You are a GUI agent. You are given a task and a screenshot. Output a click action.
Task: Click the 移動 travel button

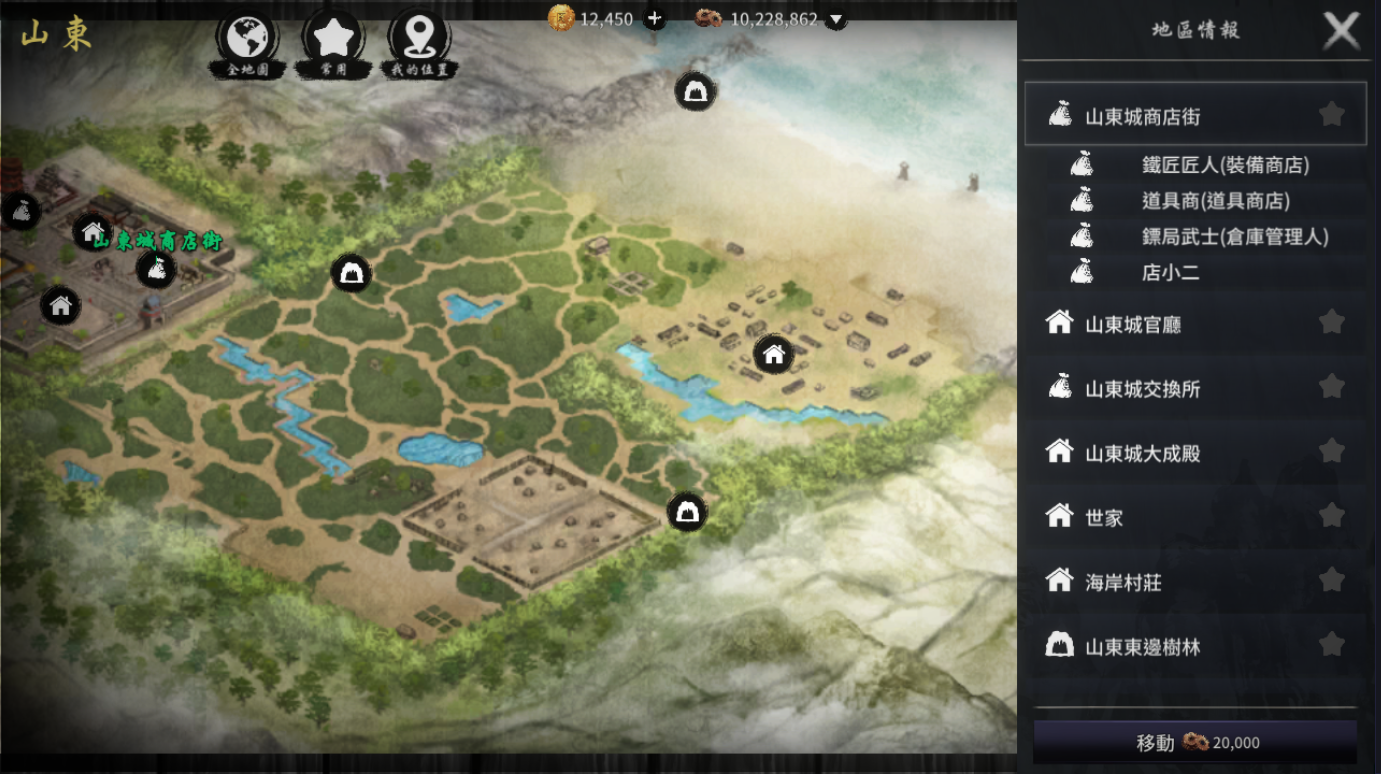tap(1195, 743)
